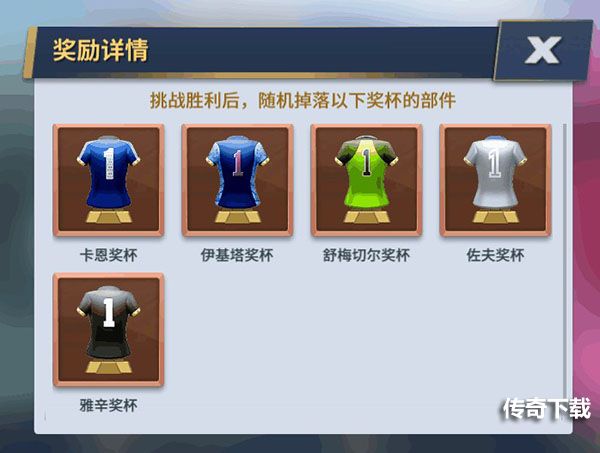Close the 奖励详情 reward details panel
600x453 pixels.
[541, 52]
